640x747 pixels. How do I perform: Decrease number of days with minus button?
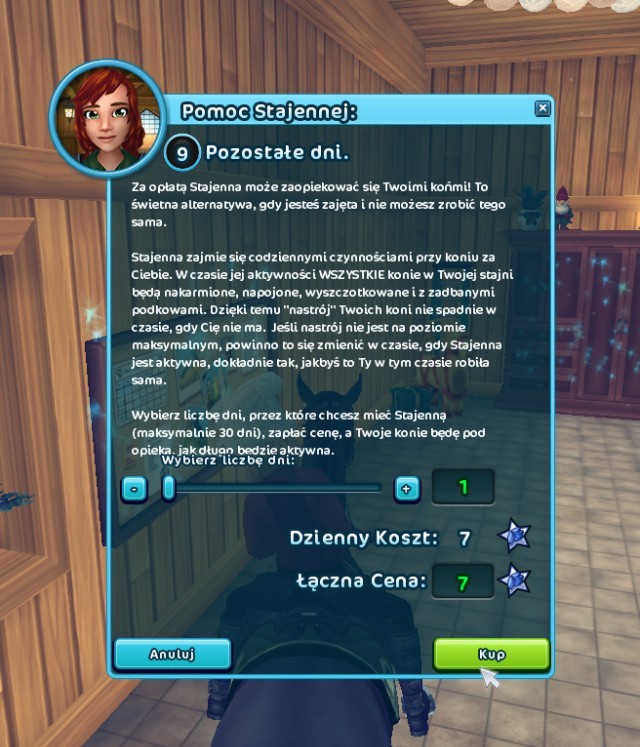tap(135, 488)
